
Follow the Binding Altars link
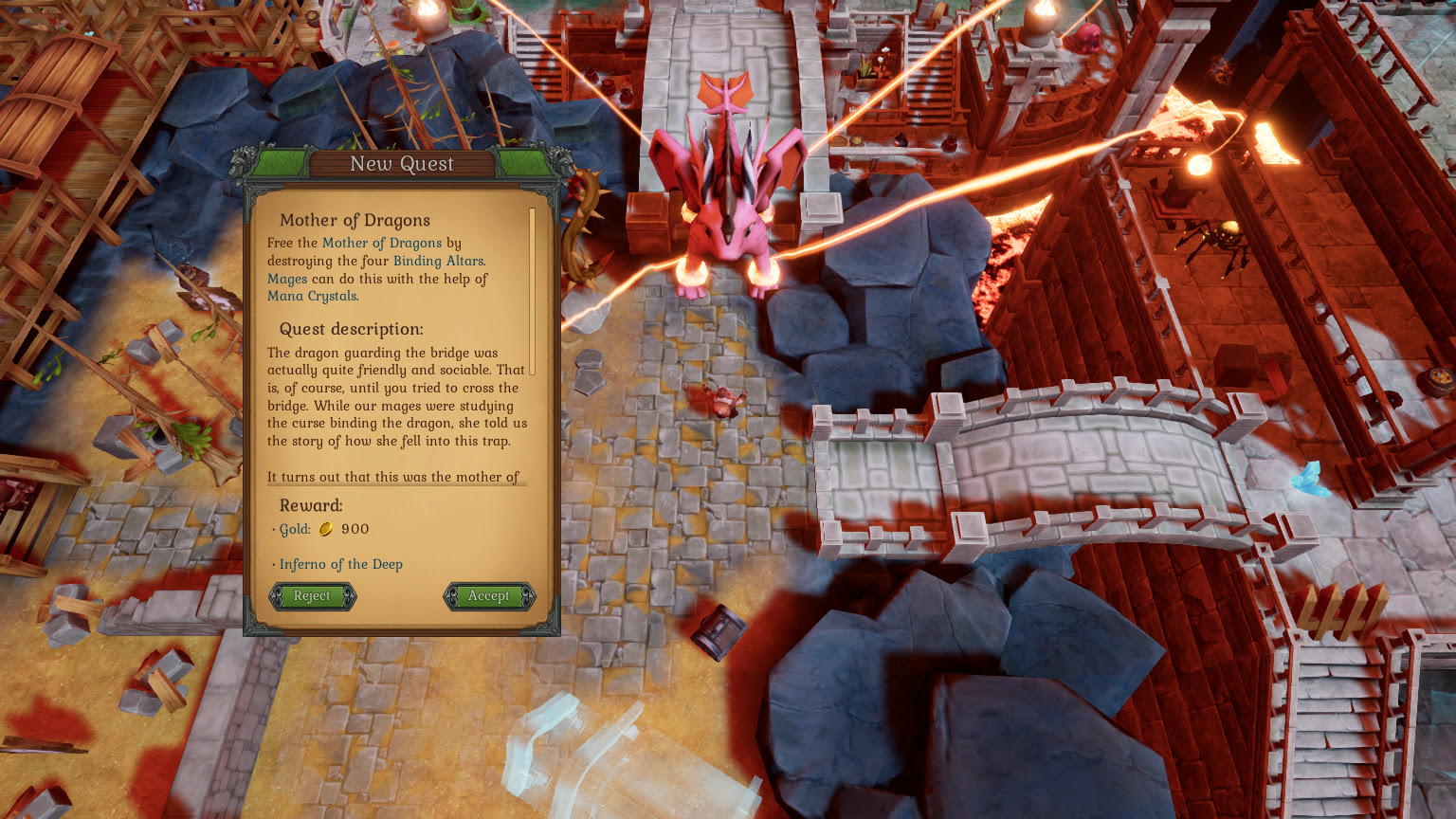pyautogui.click(x=438, y=261)
